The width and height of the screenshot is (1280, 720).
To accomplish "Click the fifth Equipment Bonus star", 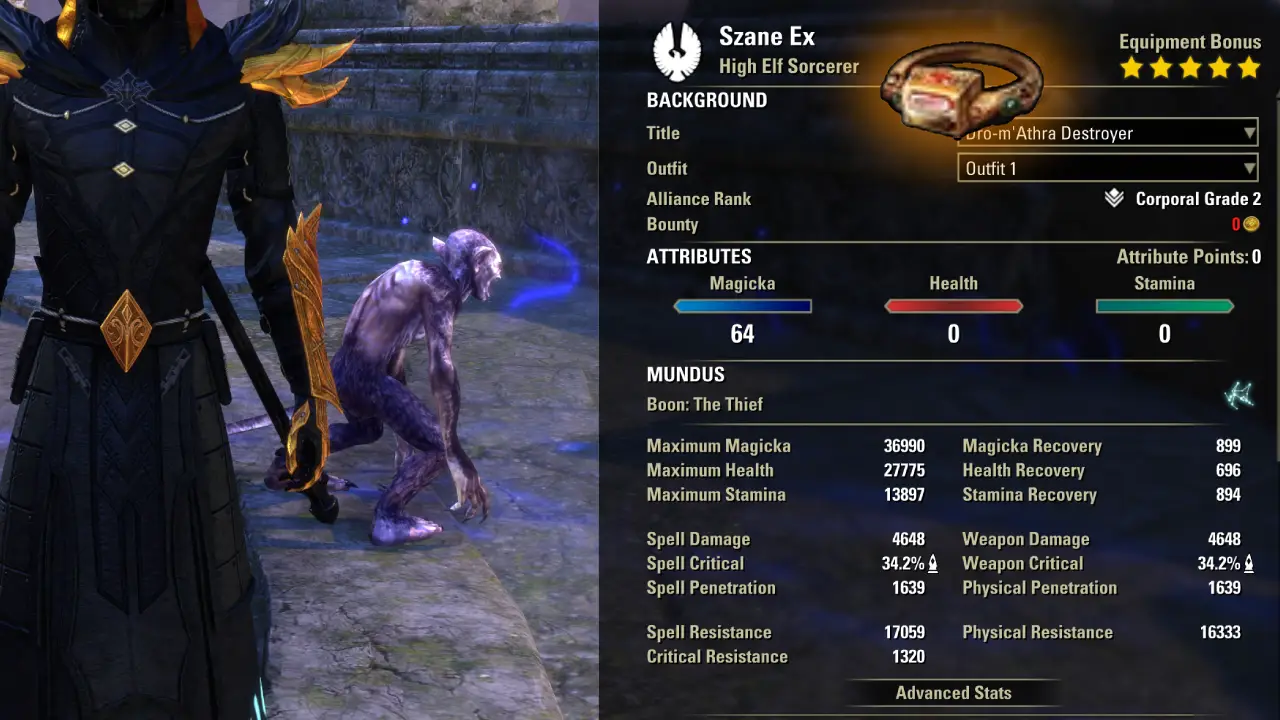I will [x=1248, y=68].
